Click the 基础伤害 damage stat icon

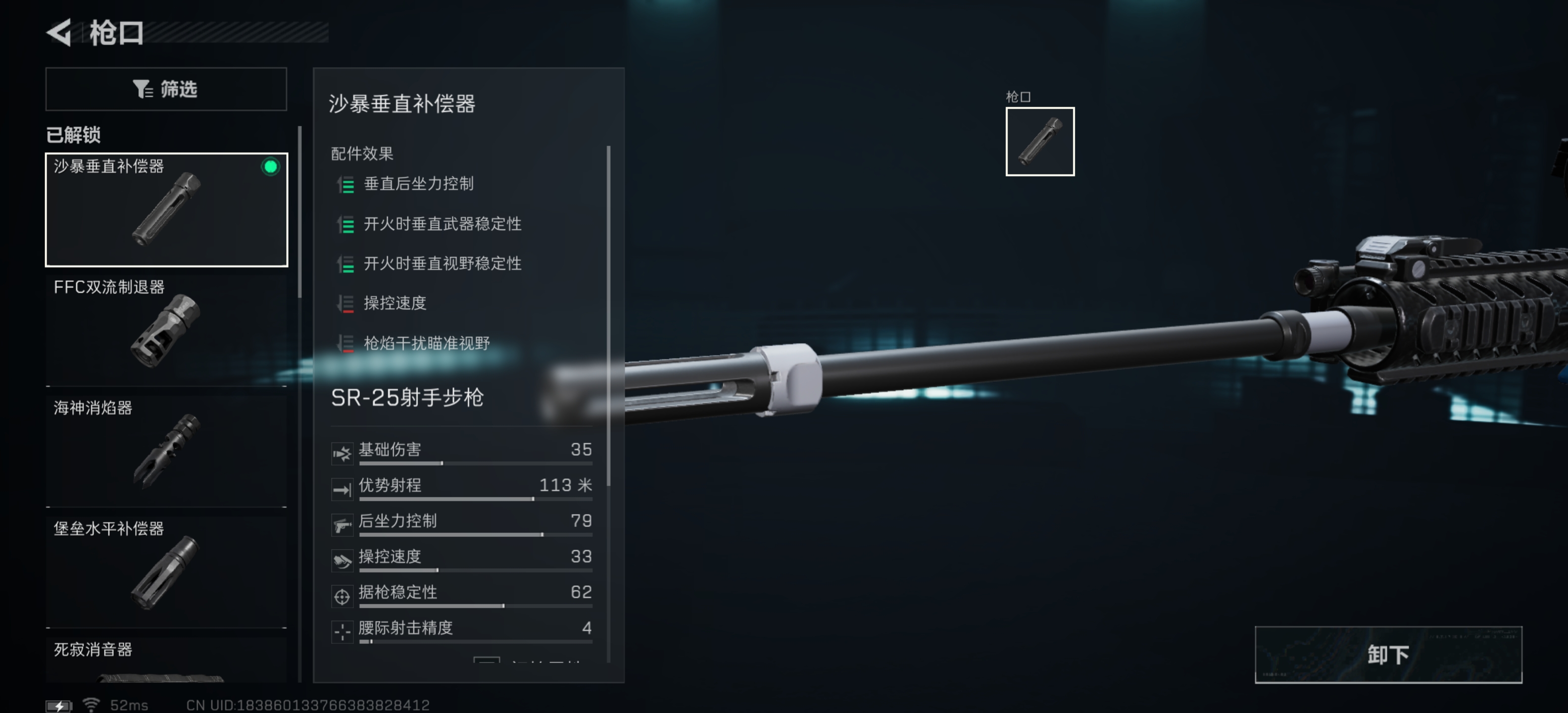click(342, 453)
